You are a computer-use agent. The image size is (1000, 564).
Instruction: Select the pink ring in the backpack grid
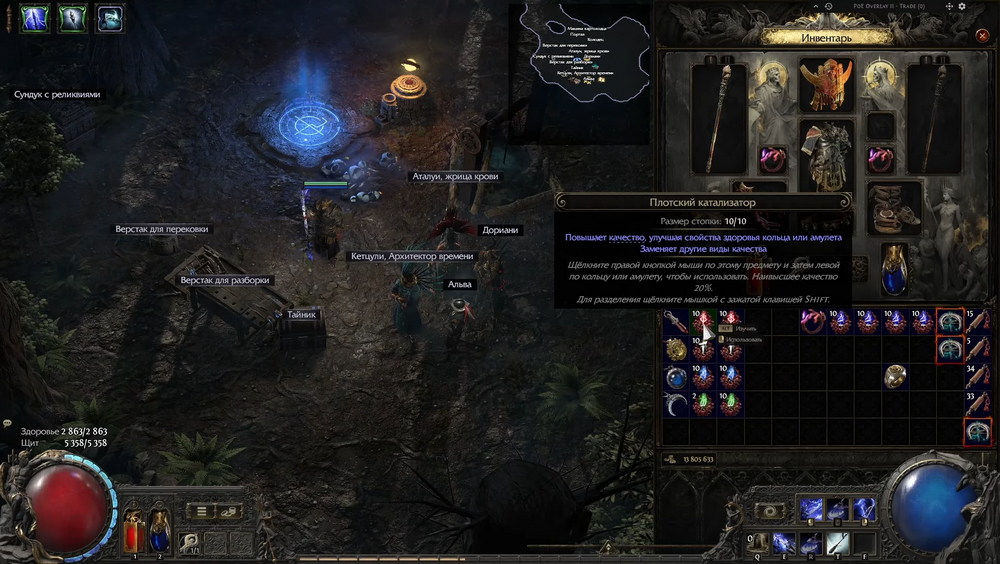tap(813, 321)
